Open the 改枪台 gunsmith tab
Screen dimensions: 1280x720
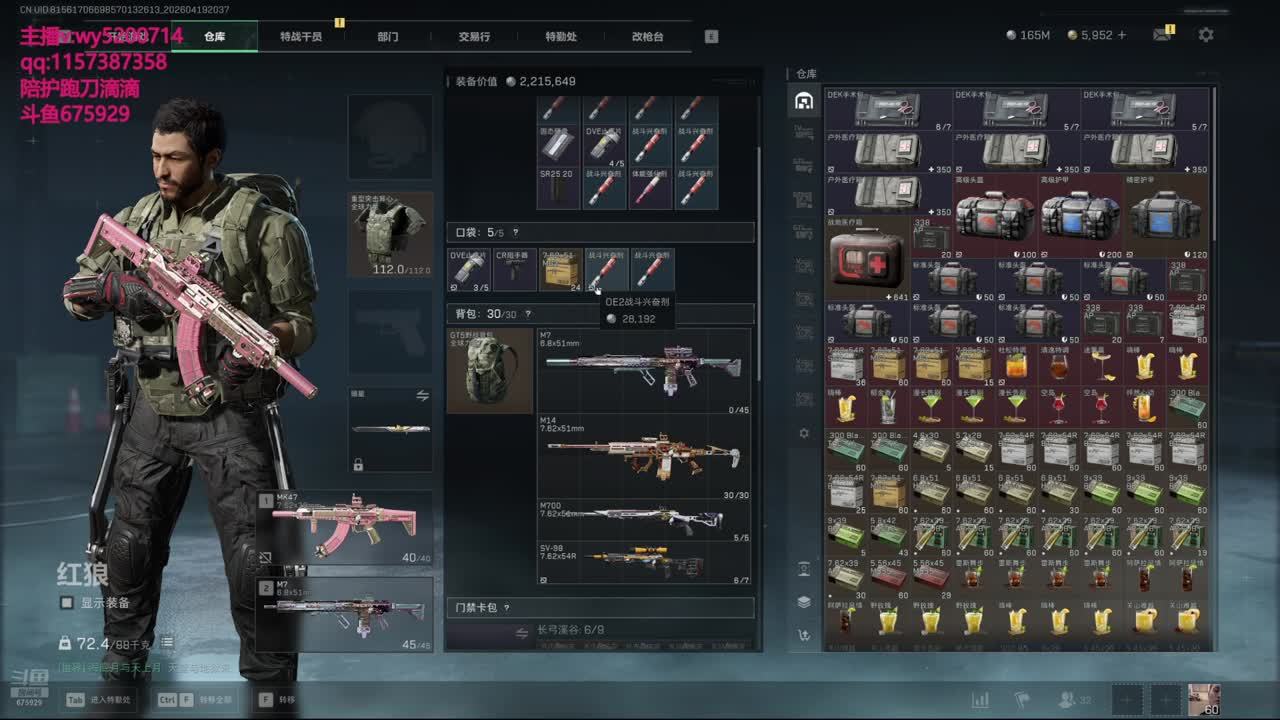click(647, 36)
